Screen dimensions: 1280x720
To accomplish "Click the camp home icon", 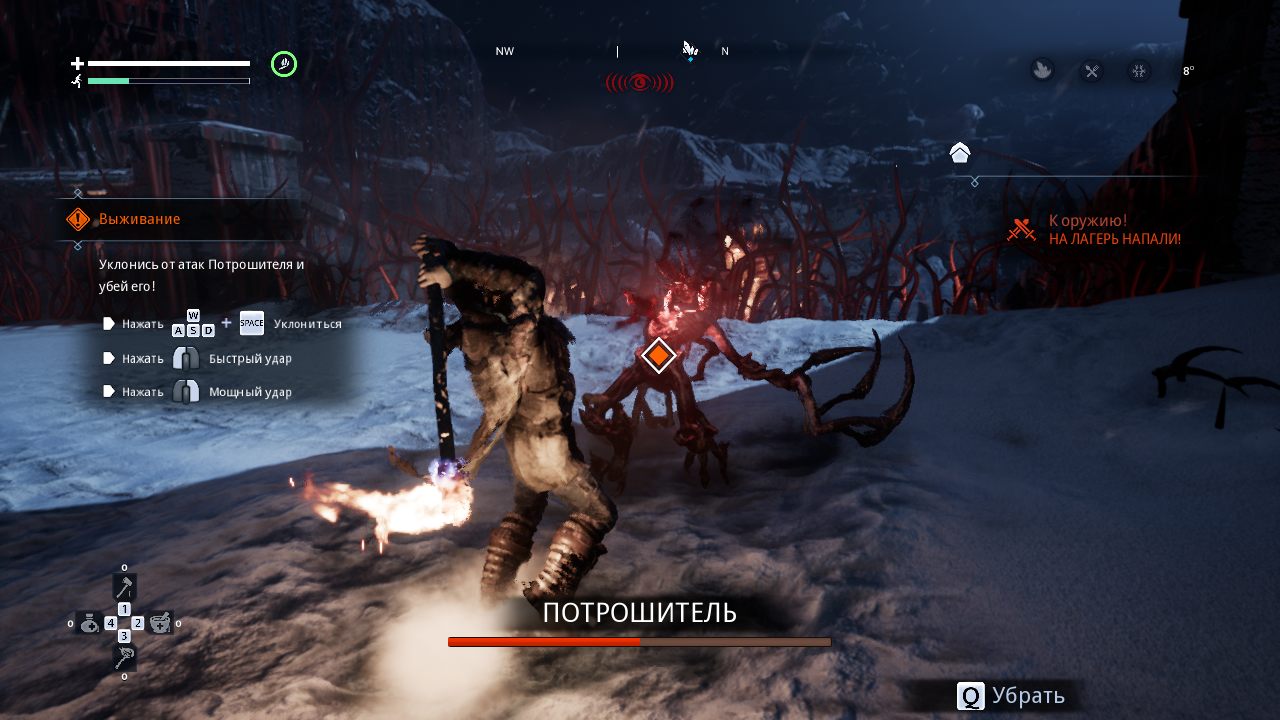I will (x=960, y=153).
